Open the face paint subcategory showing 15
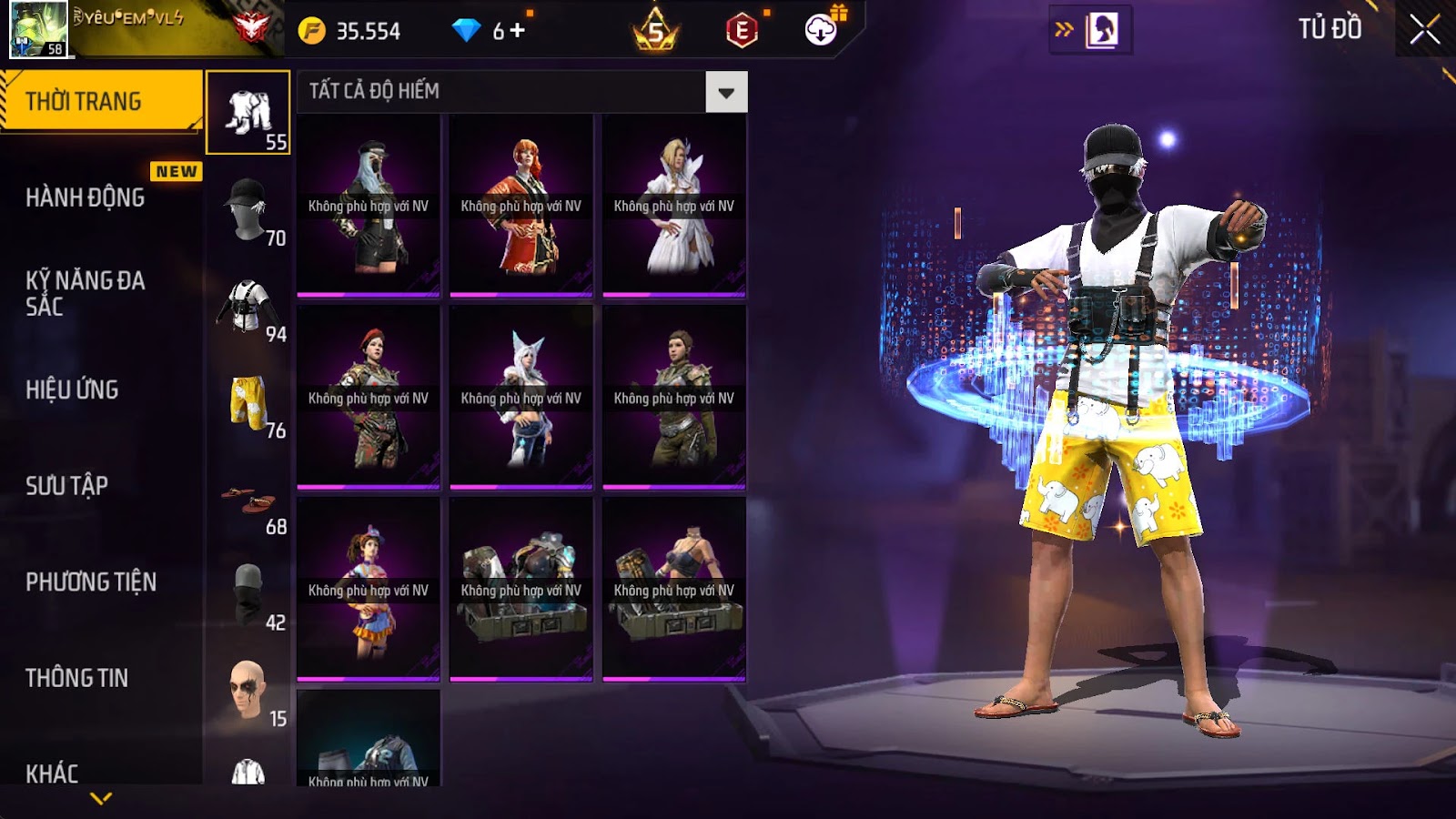The width and height of the screenshot is (1456, 819). [x=248, y=692]
